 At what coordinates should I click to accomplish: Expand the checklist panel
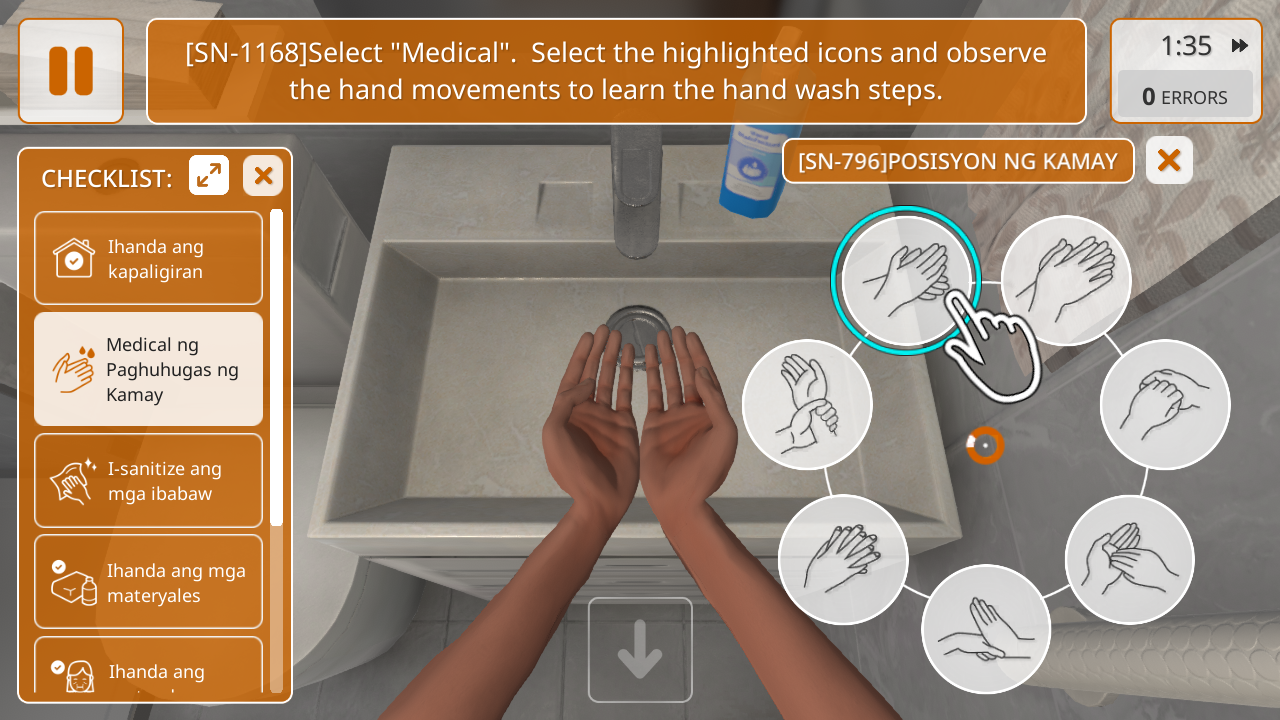coord(209,176)
